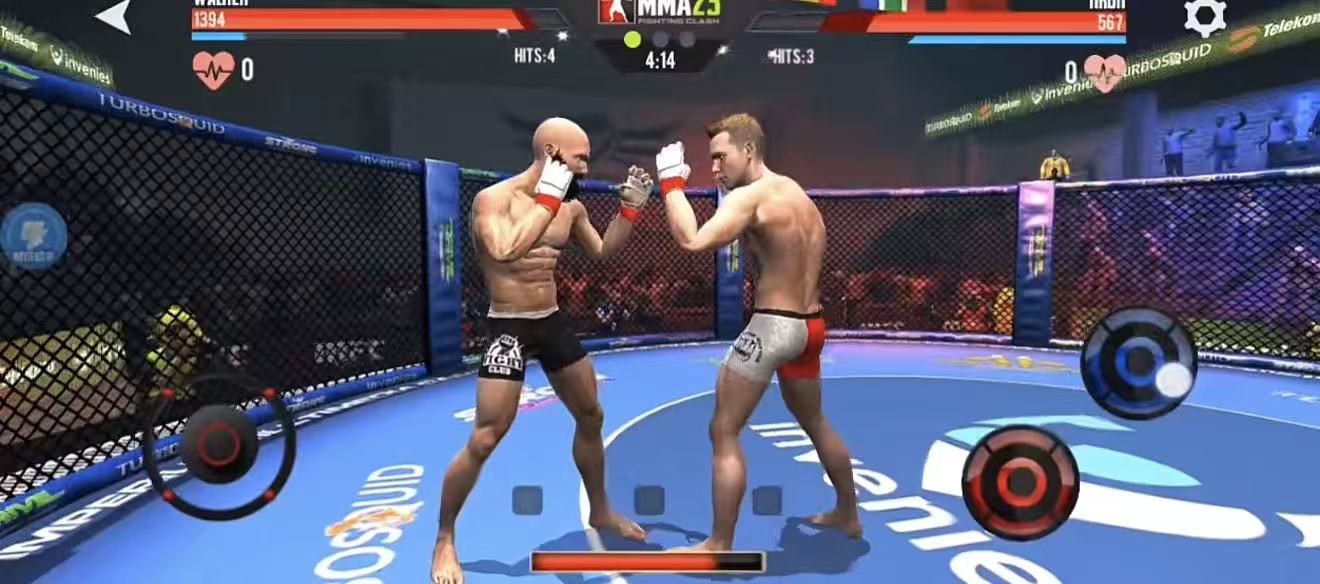Hit the red circular attack button
Screen dimensions: 1320x584
click(x=1020, y=483)
